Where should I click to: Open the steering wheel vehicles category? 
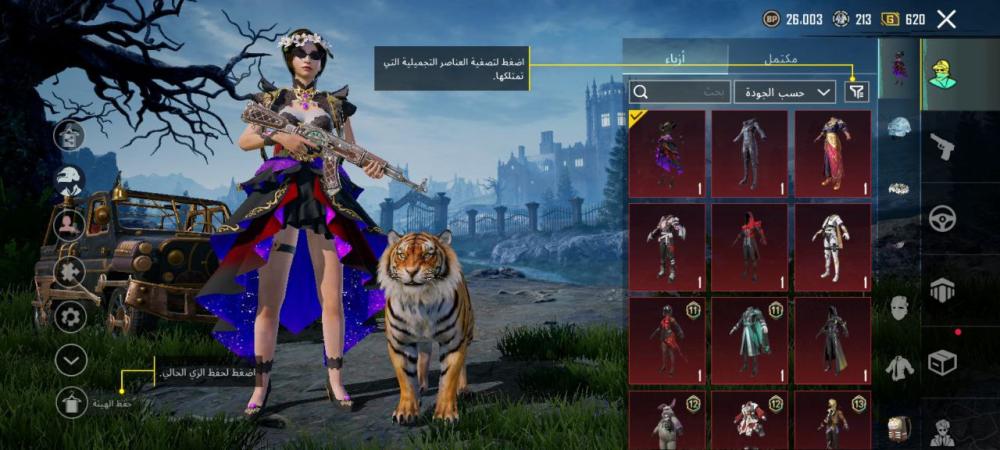(942, 218)
